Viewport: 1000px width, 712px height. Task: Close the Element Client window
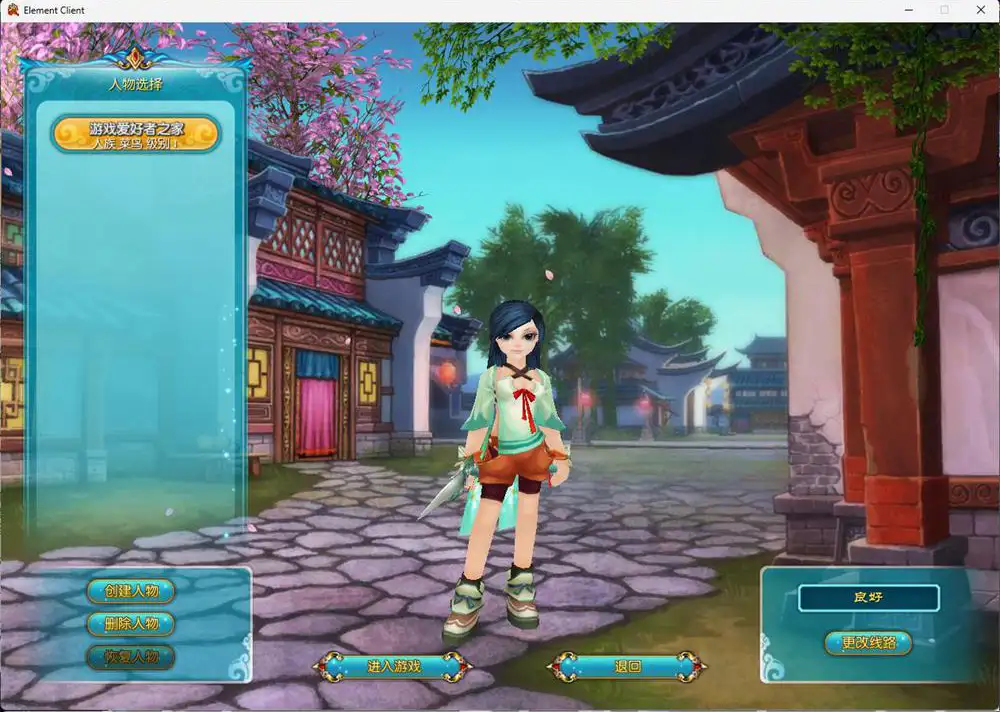[x=979, y=10]
